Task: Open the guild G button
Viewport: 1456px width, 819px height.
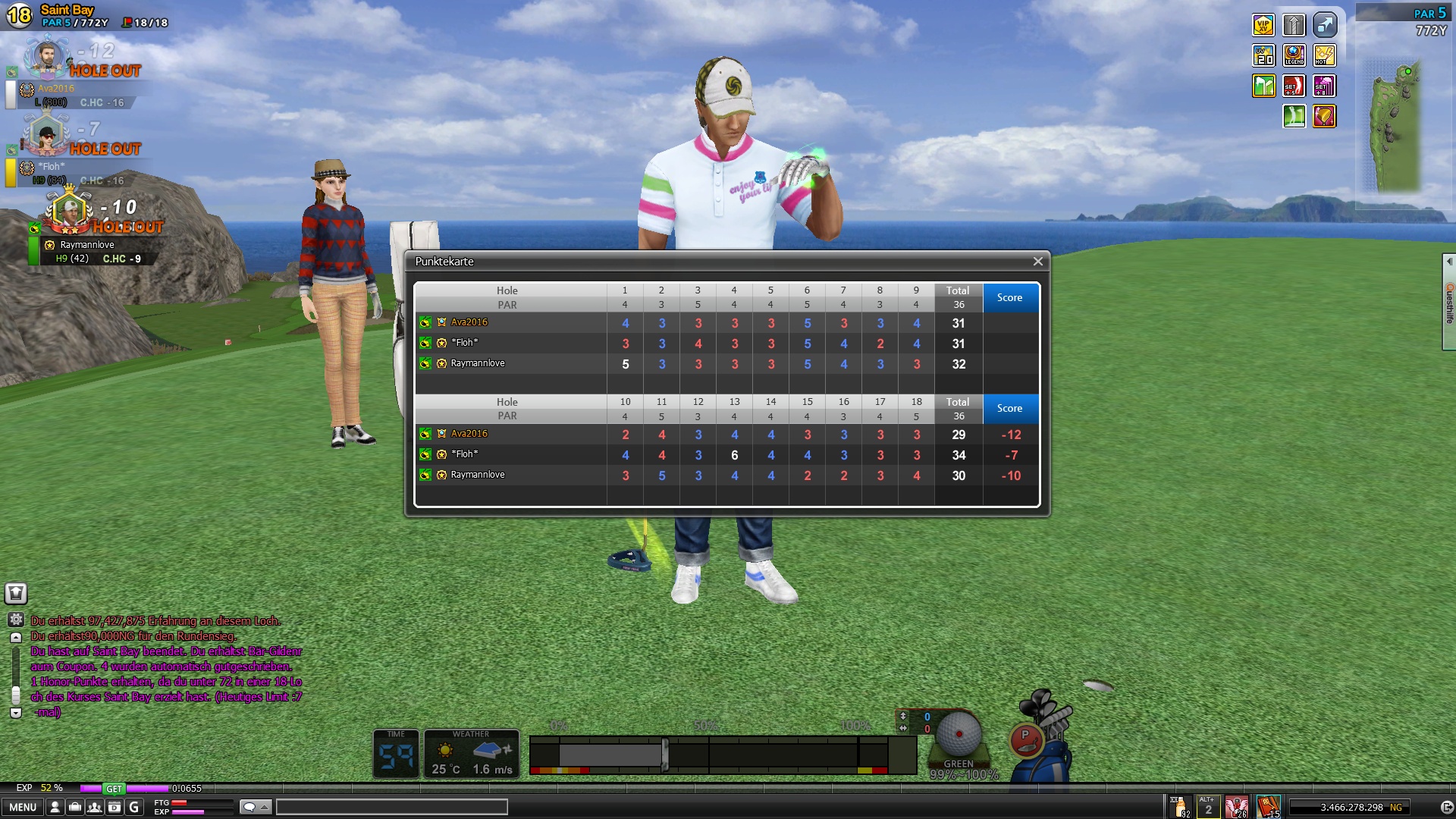Action: 134,808
